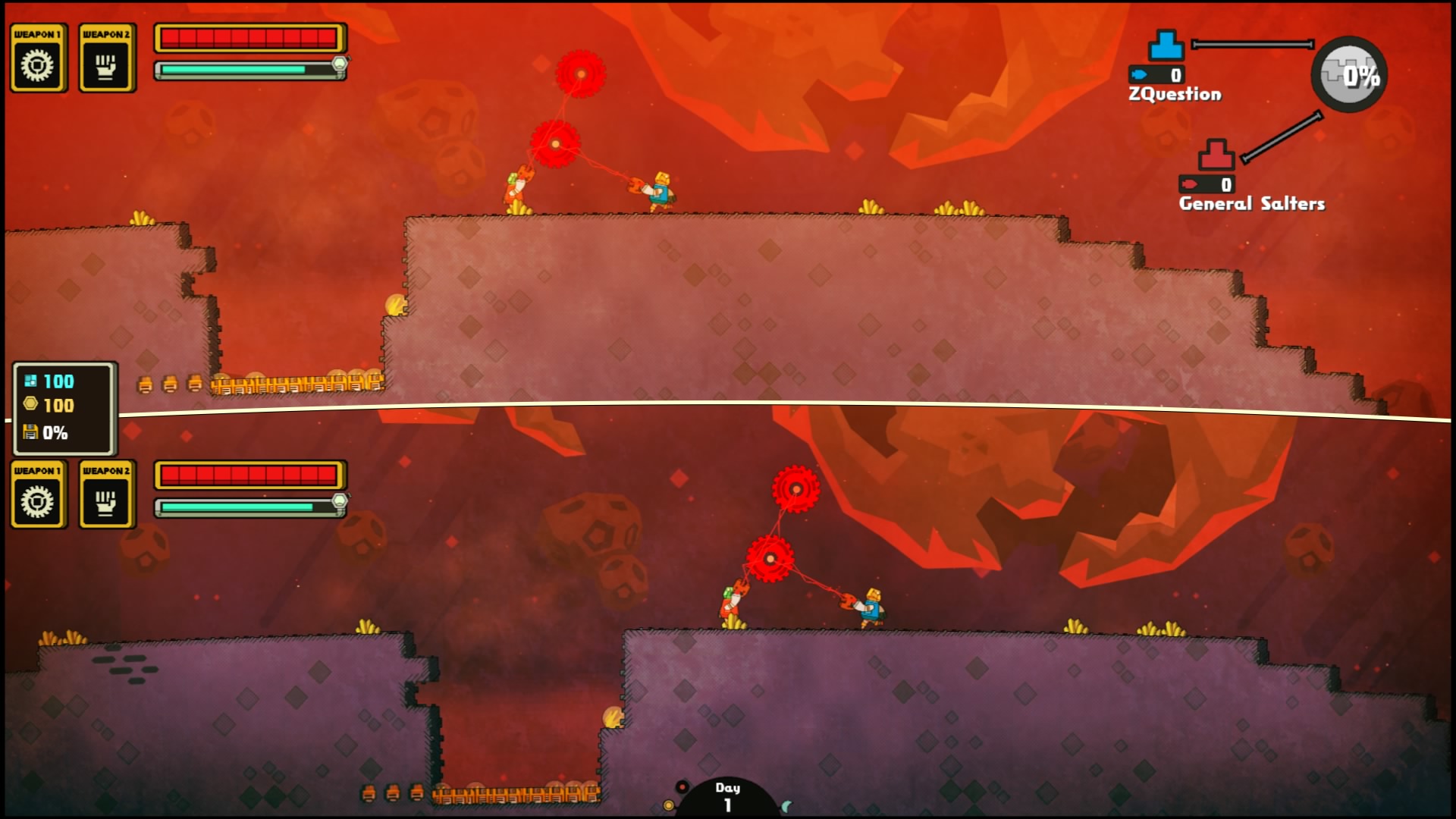Viewport: 1456px width, 819px height.
Task: Click ZQuestion's blue base icon
Action: pyautogui.click(x=1166, y=45)
